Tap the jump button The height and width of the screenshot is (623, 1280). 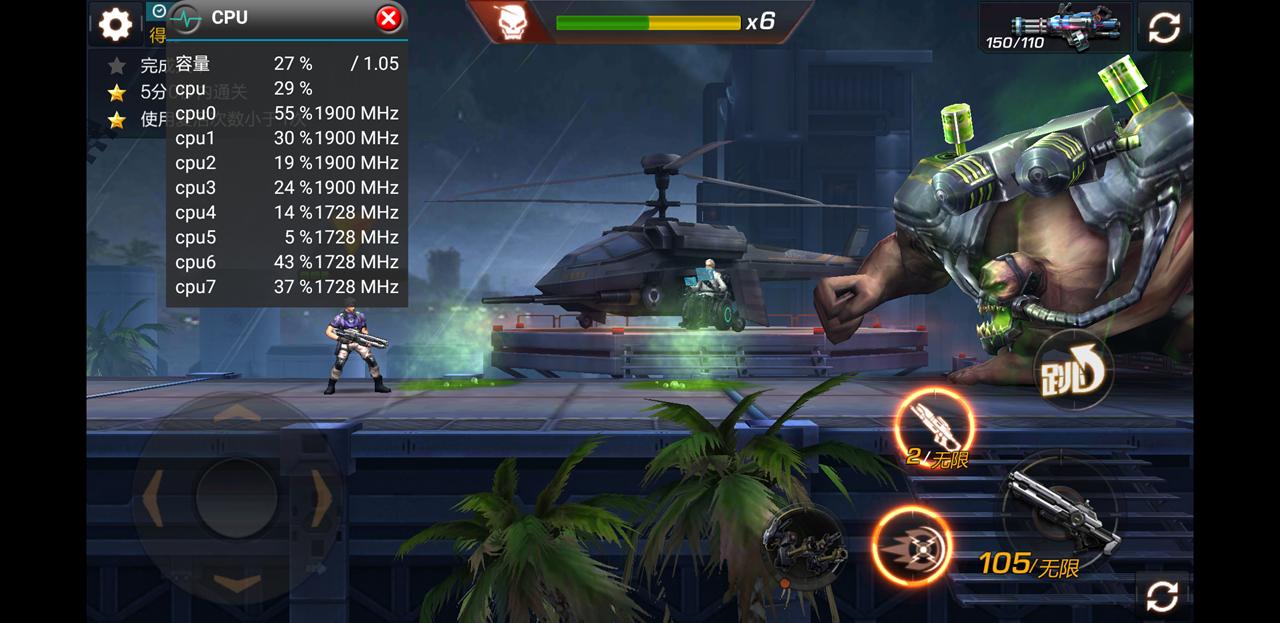pyautogui.click(x=1072, y=373)
